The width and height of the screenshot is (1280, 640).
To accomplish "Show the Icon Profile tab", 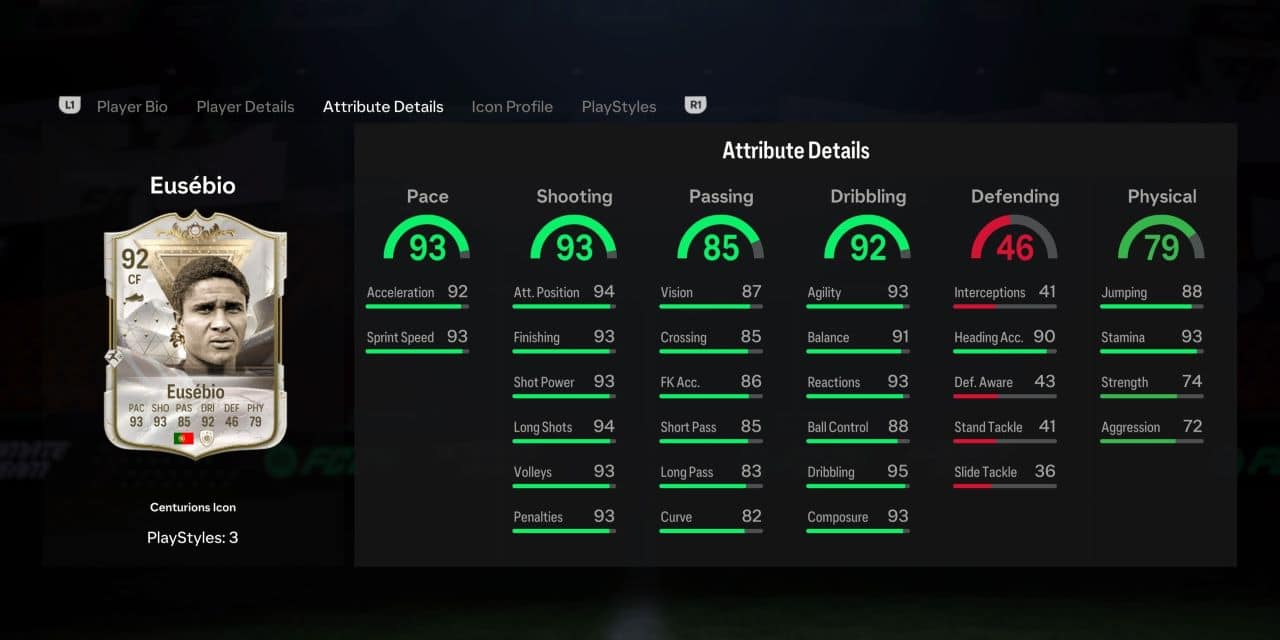I will pyautogui.click(x=512, y=107).
